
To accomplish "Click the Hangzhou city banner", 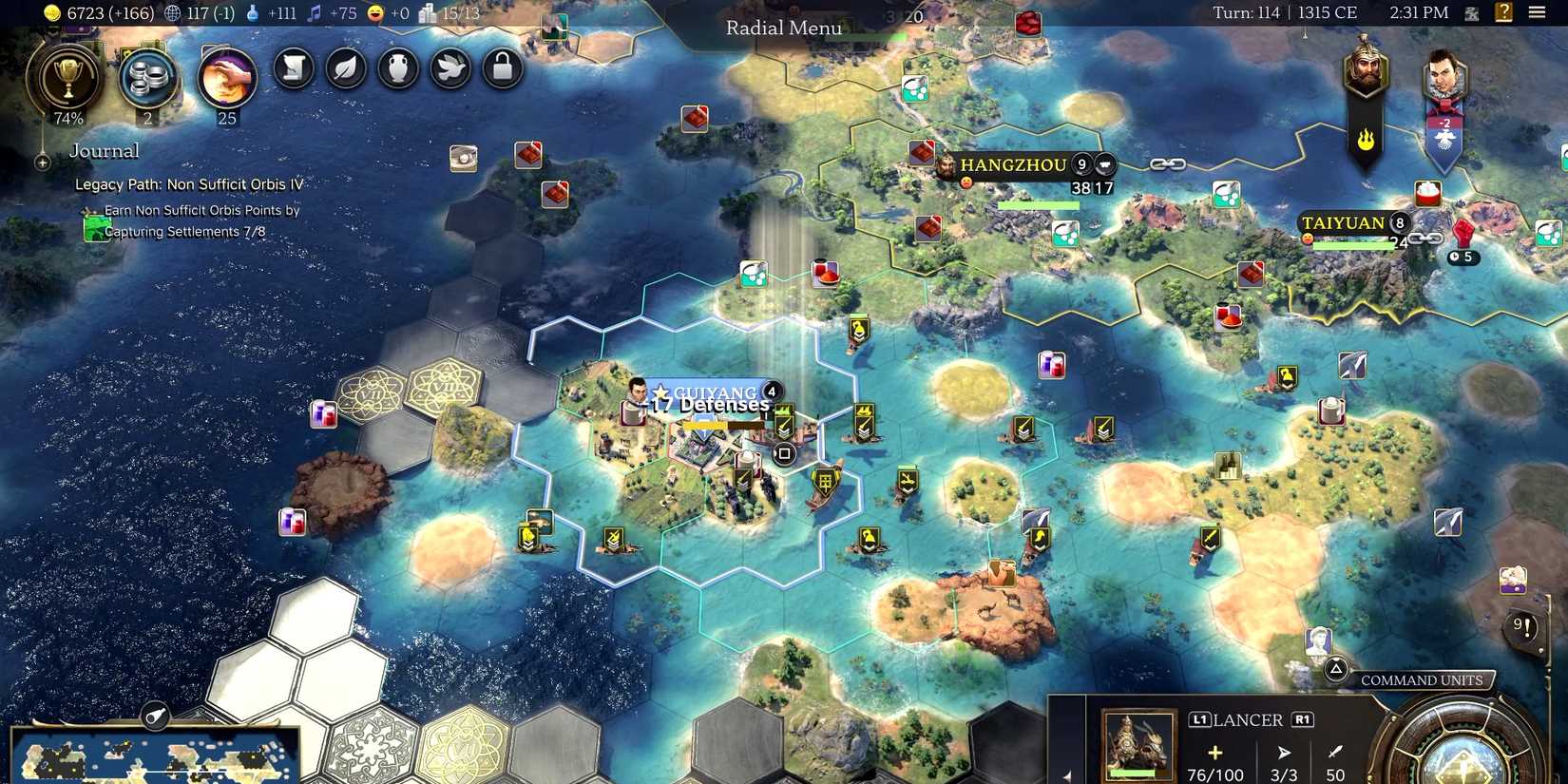I will point(1013,165).
